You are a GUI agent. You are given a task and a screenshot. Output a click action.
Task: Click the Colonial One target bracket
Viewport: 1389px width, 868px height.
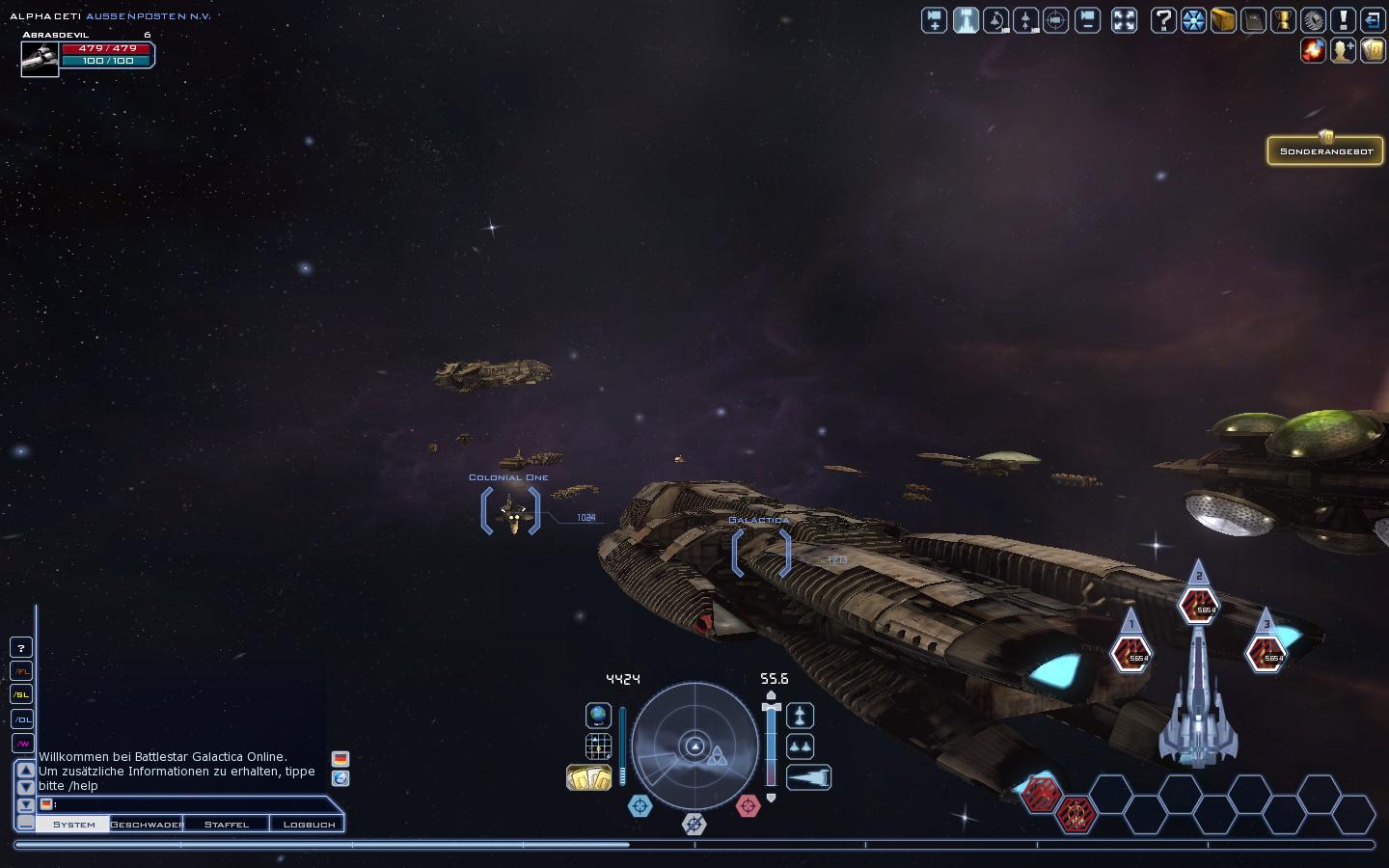510,511
